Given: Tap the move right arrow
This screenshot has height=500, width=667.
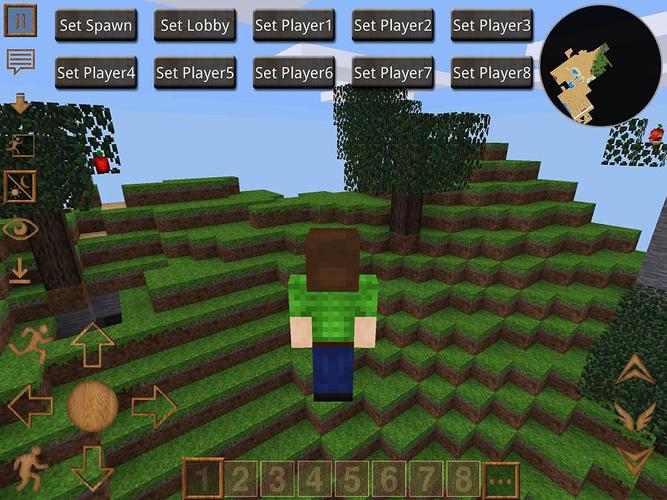Looking at the screenshot, I should pos(153,406).
